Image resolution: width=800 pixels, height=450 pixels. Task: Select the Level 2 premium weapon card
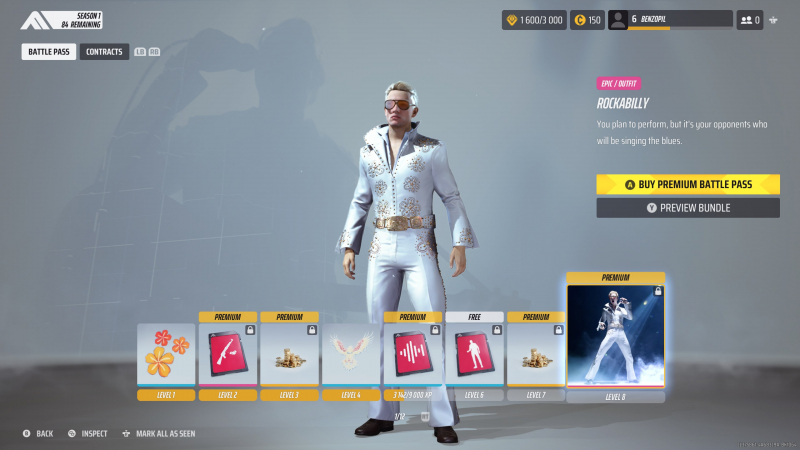pos(228,355)
